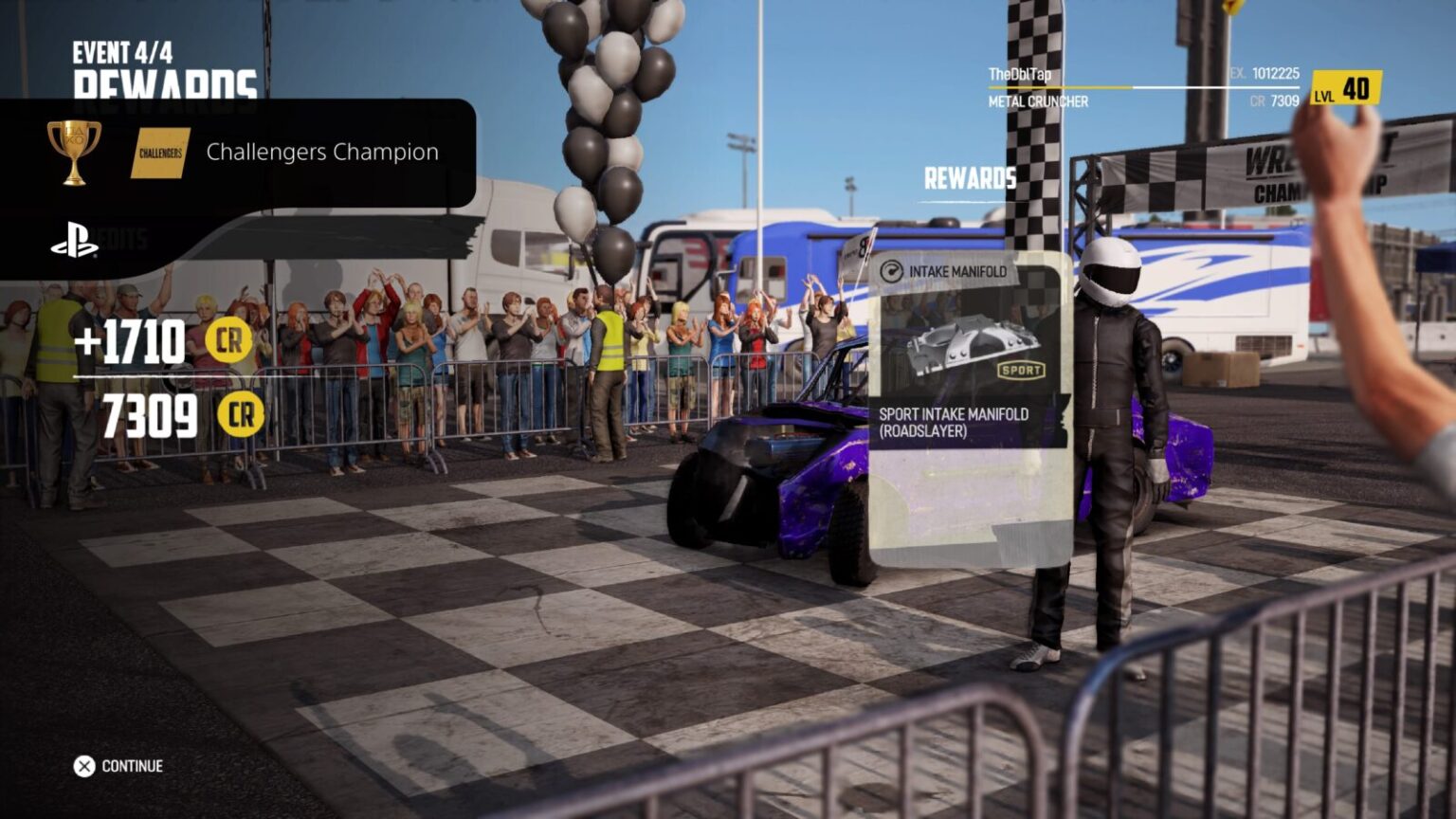Image resolution: width=1456 pixels, height=819 pixels.
Task: Click the SPORT quality badge on the part
Action: pos(1020,372)
